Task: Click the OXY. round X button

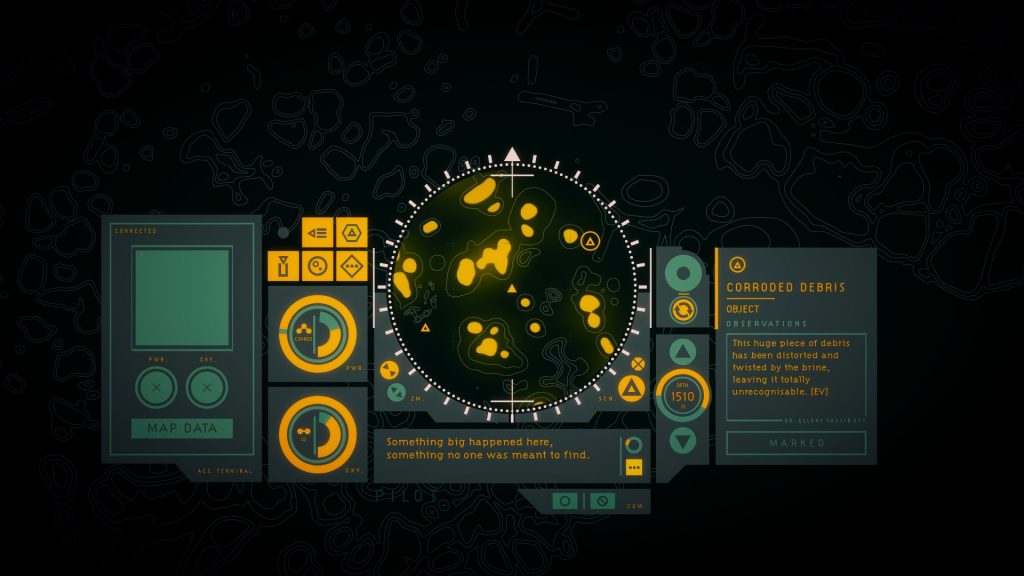Action: pyautogui.click(x=207, y=387)
